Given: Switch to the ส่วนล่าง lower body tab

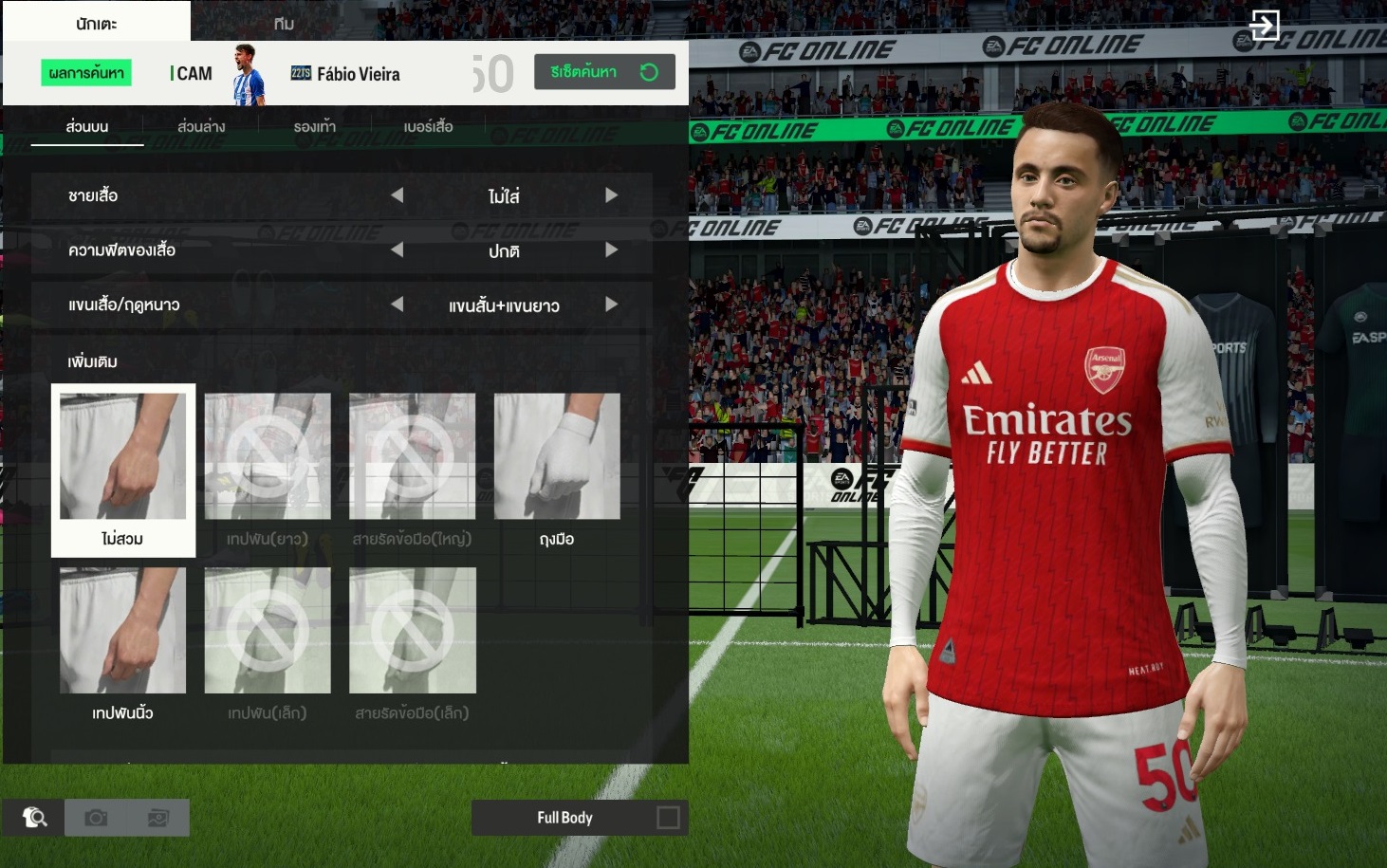Looking at the screenshot, I should (x=201, y=126).
